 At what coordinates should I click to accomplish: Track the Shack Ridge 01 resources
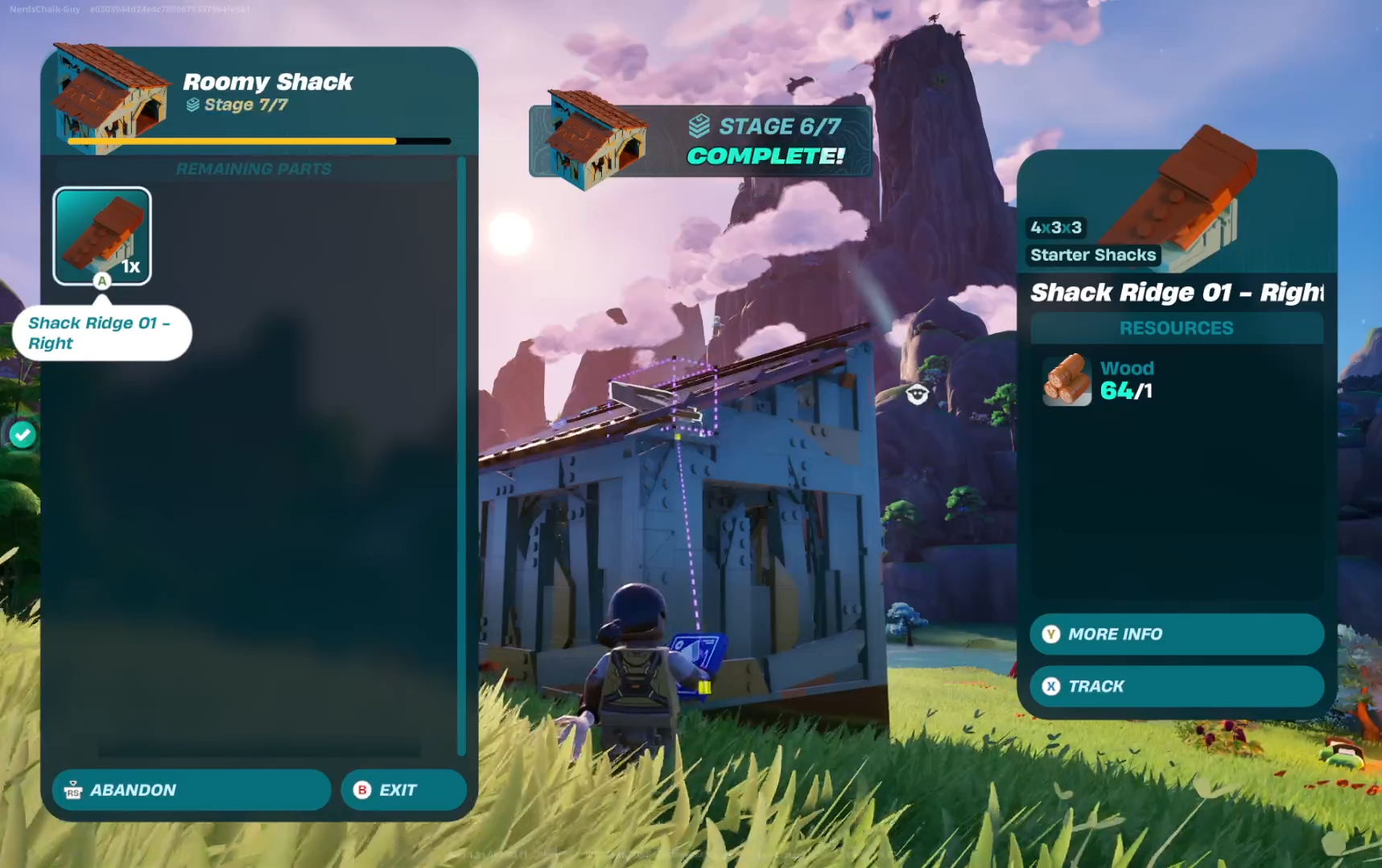point(1176,686)
